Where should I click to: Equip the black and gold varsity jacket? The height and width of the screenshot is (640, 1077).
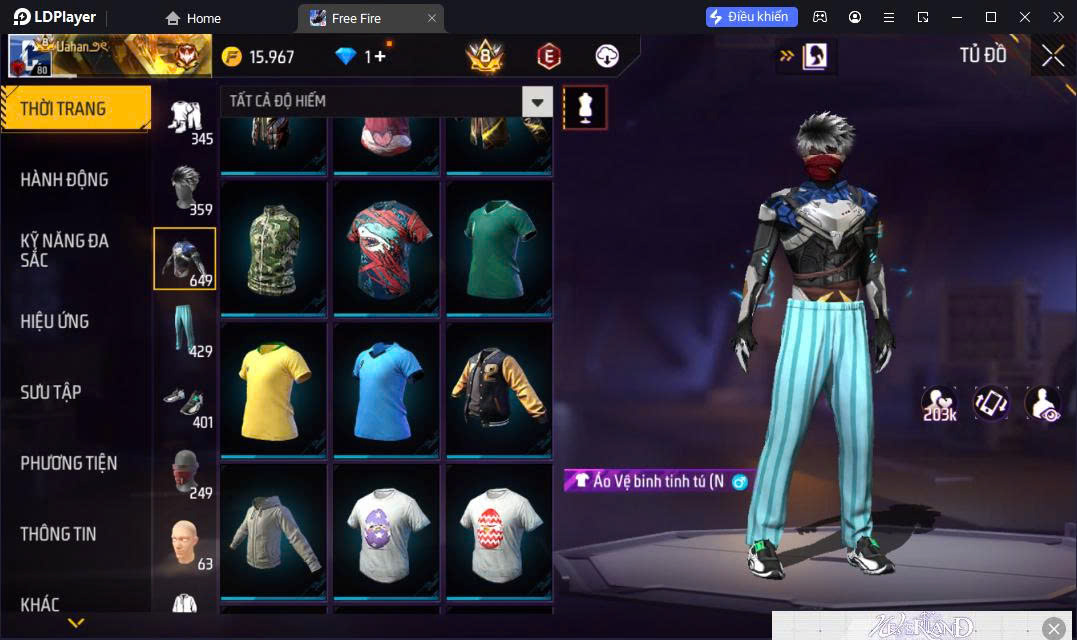point(499,389)
